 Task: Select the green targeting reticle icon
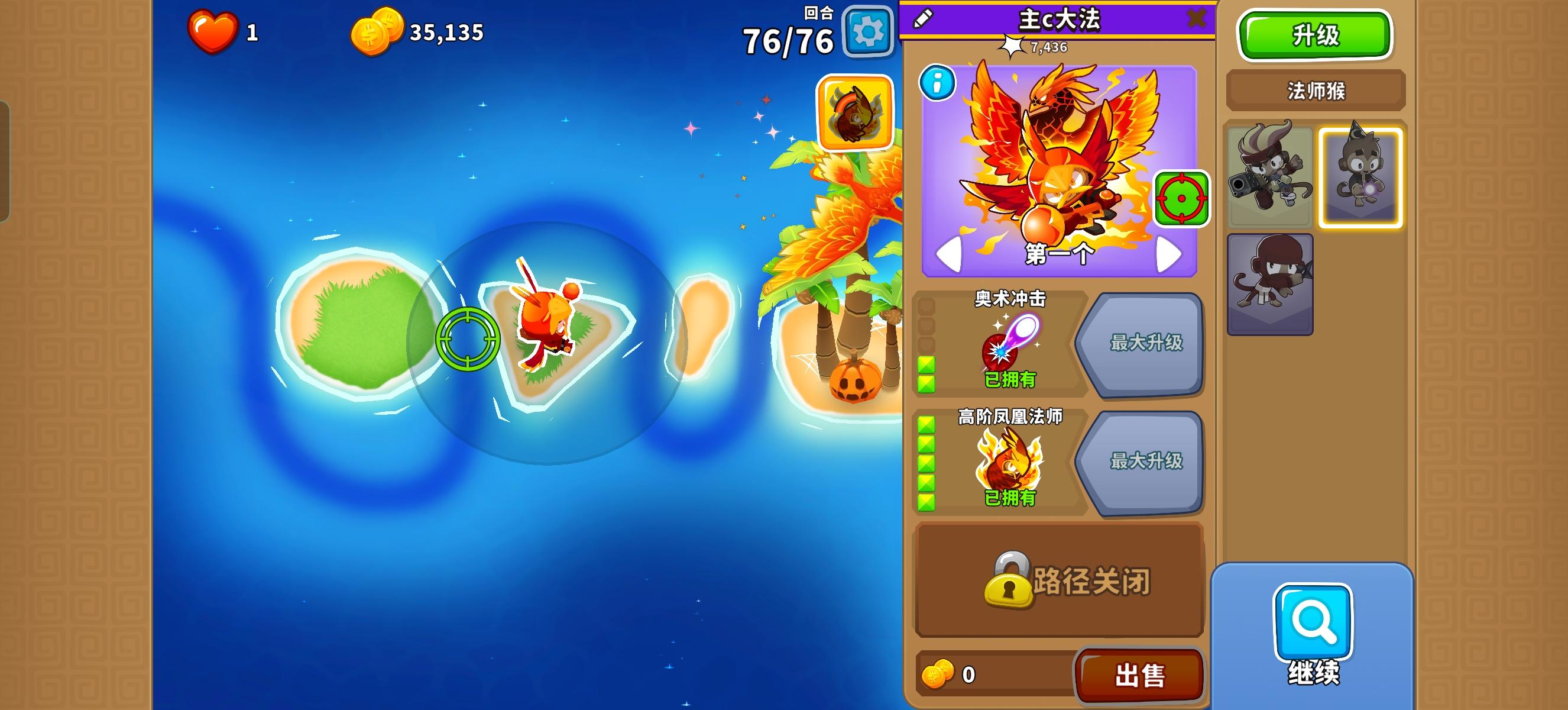pos(1181,200)
